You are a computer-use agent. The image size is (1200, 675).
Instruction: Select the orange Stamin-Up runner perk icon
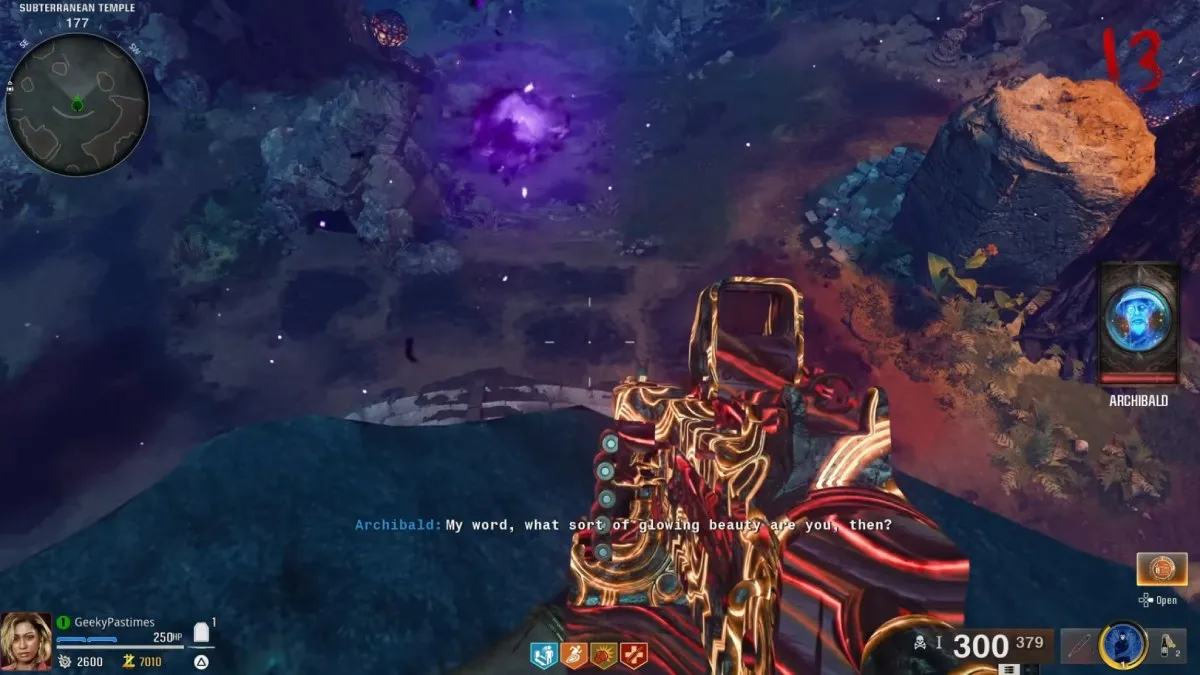576,655
